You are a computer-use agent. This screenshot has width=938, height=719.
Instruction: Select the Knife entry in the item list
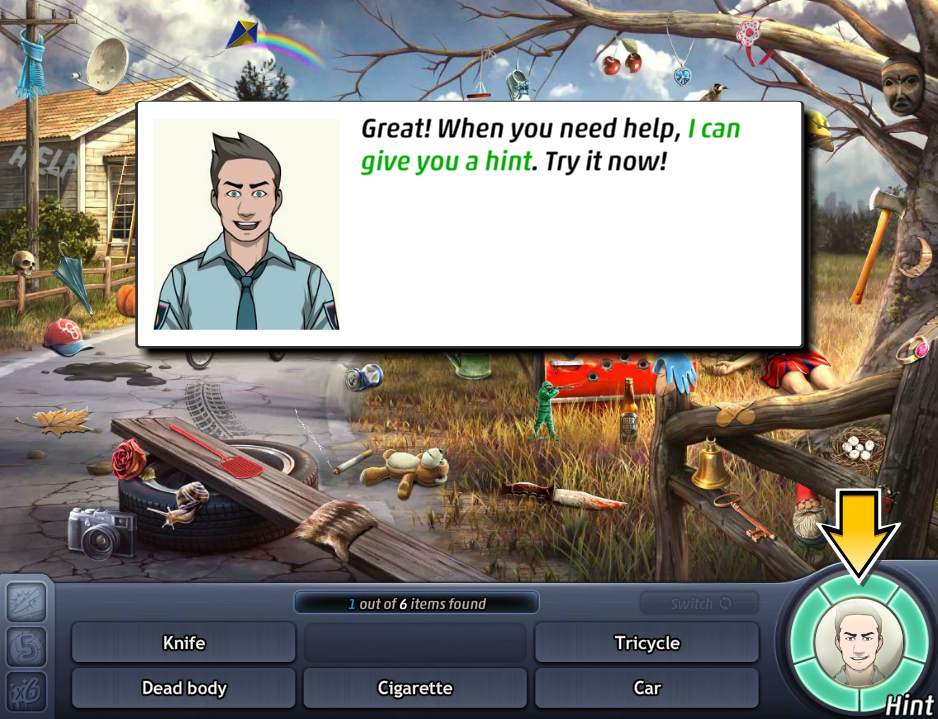coord(184,643)
